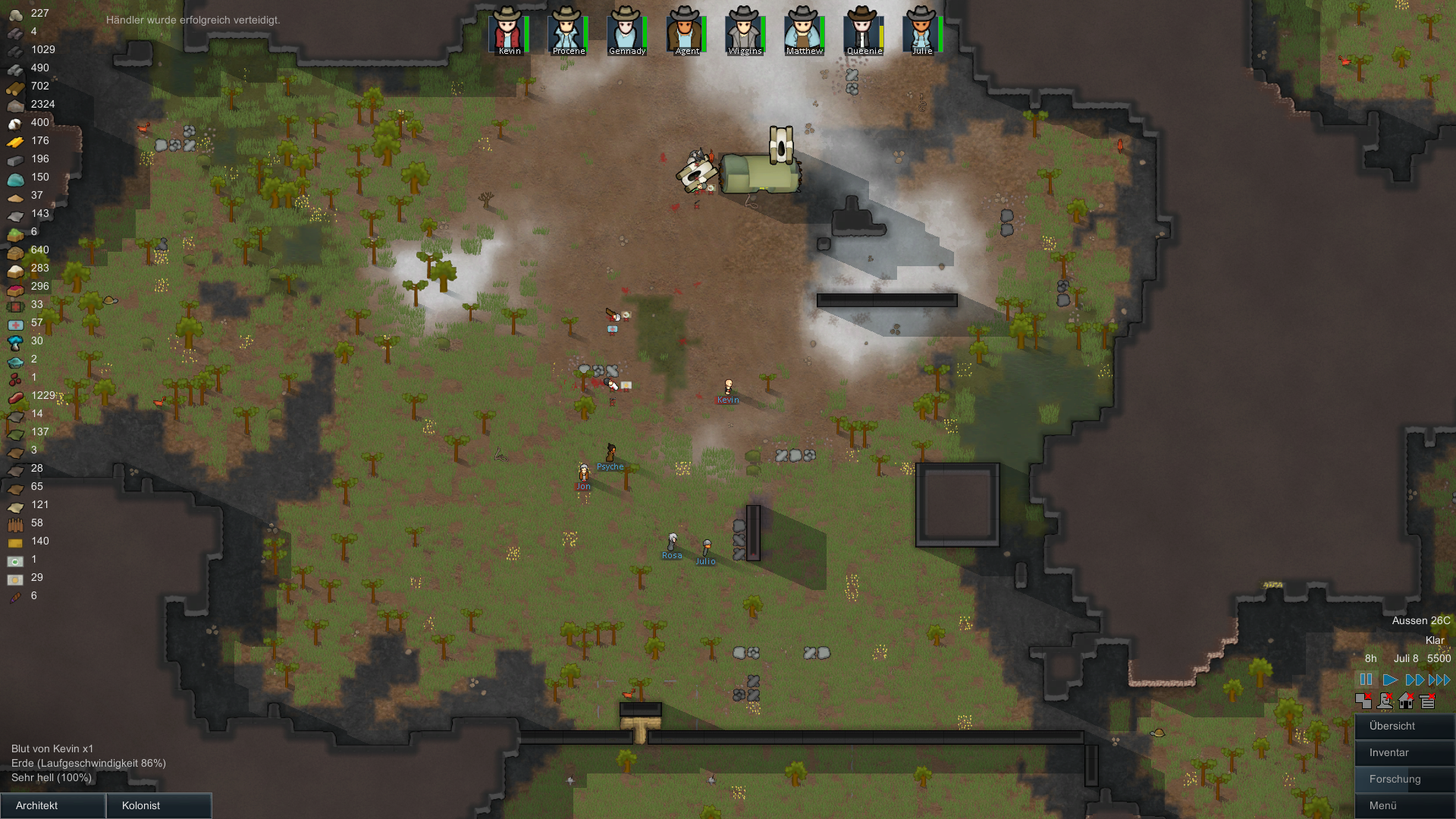Open the Menü button
This screenshot has width=1456, height=819.
[1404, 805]
